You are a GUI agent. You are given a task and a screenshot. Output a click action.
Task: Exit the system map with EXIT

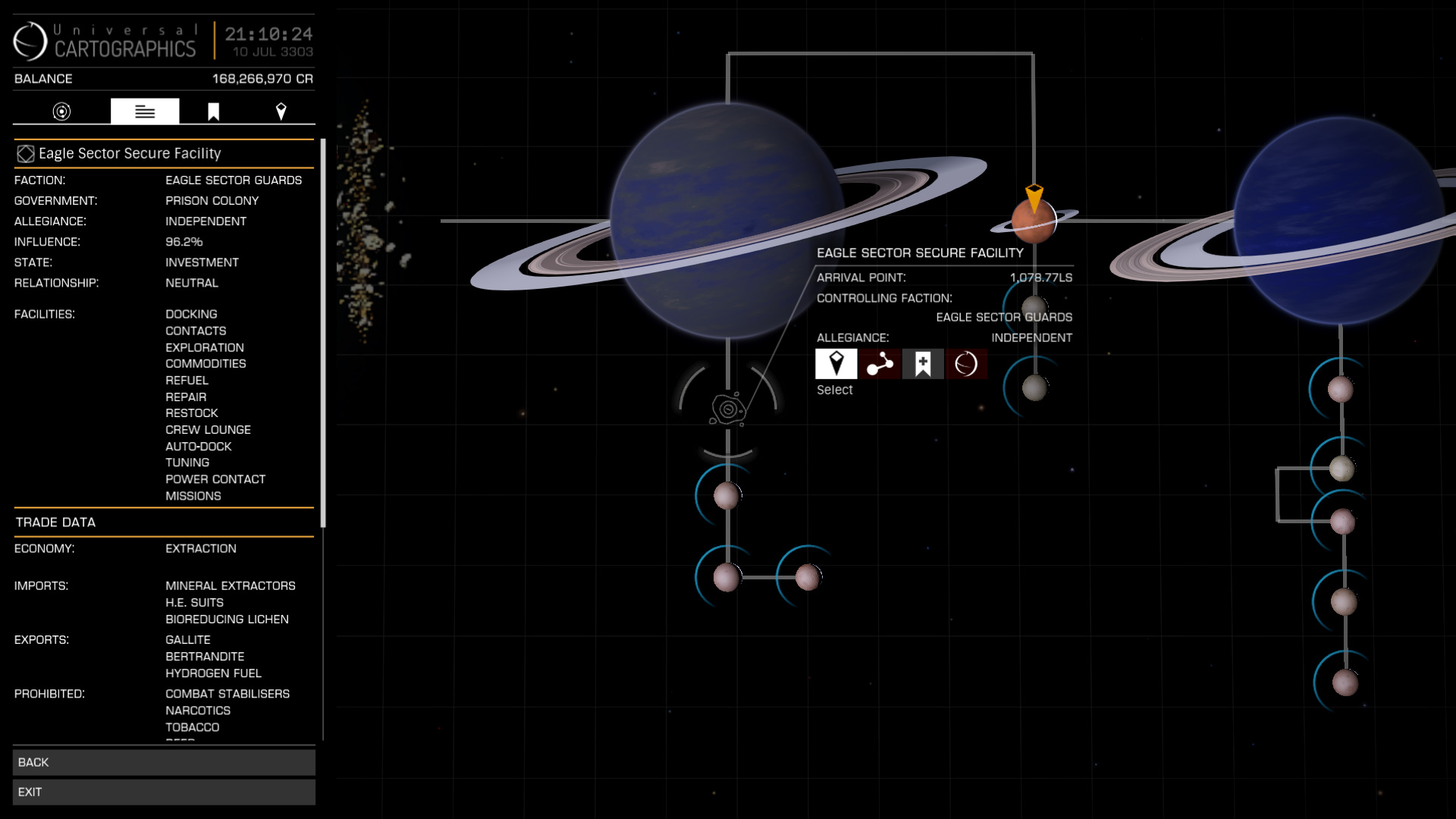(164, 792)
